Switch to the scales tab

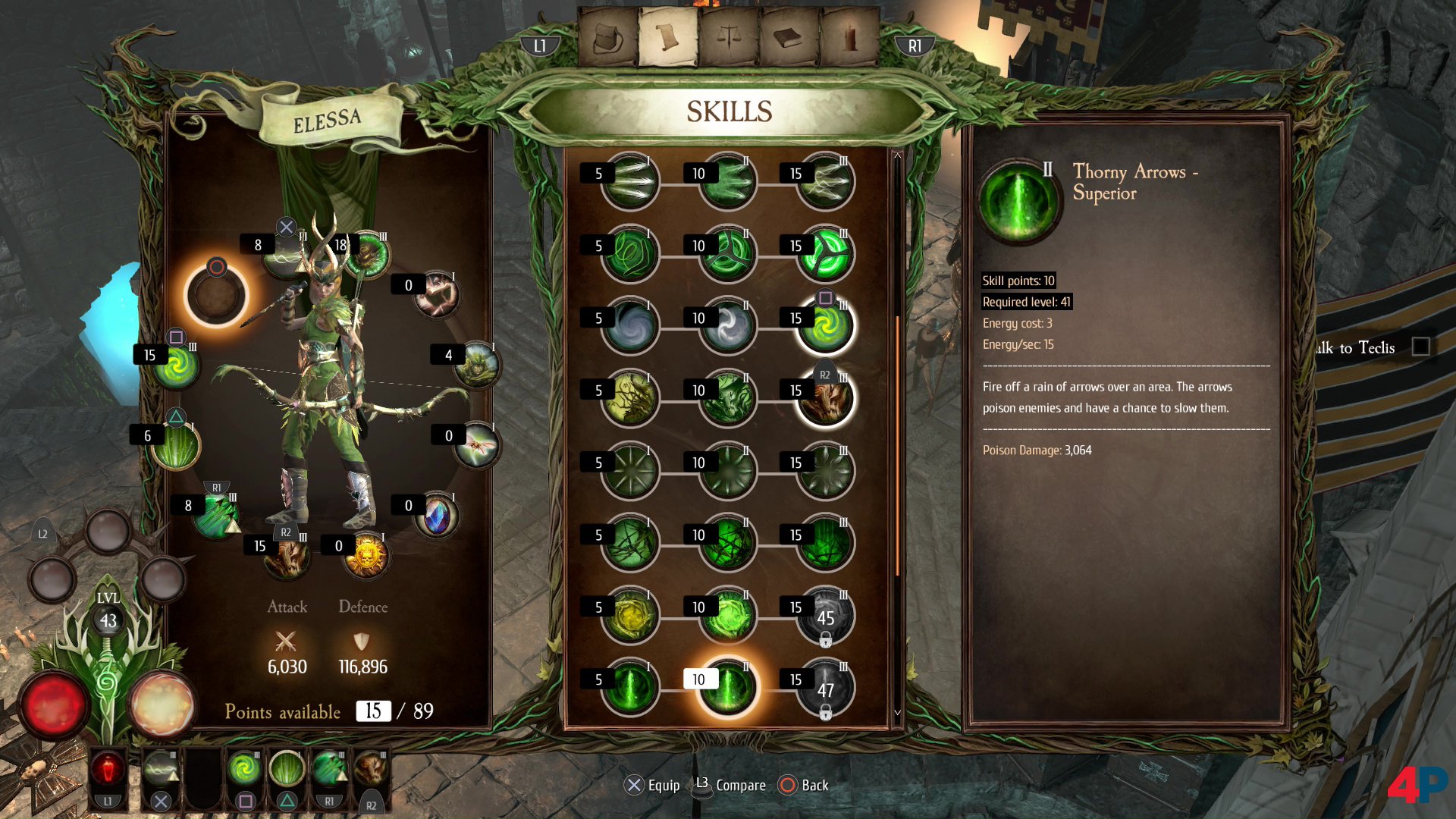coord(729,38)
